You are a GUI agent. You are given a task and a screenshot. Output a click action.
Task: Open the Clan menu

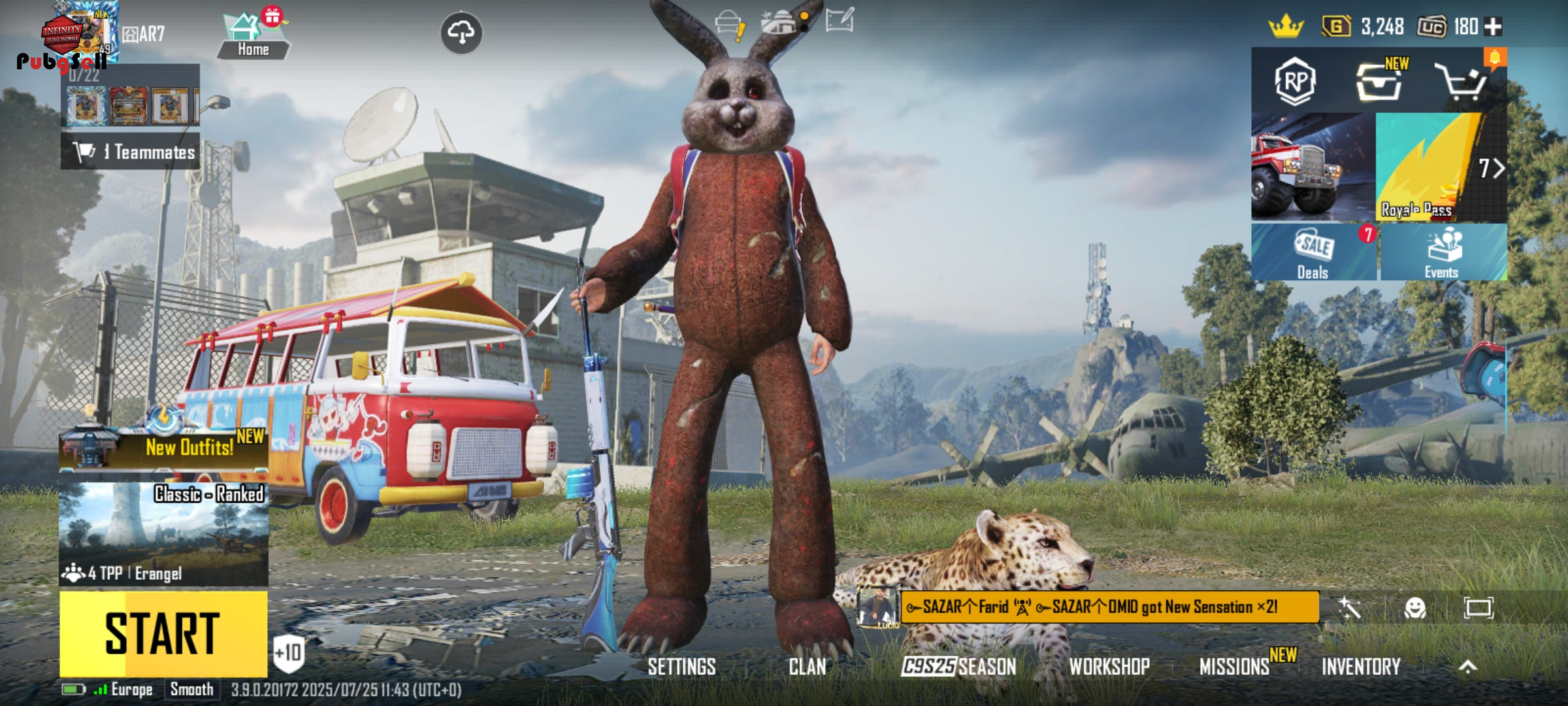pyautogui.click(x=807, y=667)
